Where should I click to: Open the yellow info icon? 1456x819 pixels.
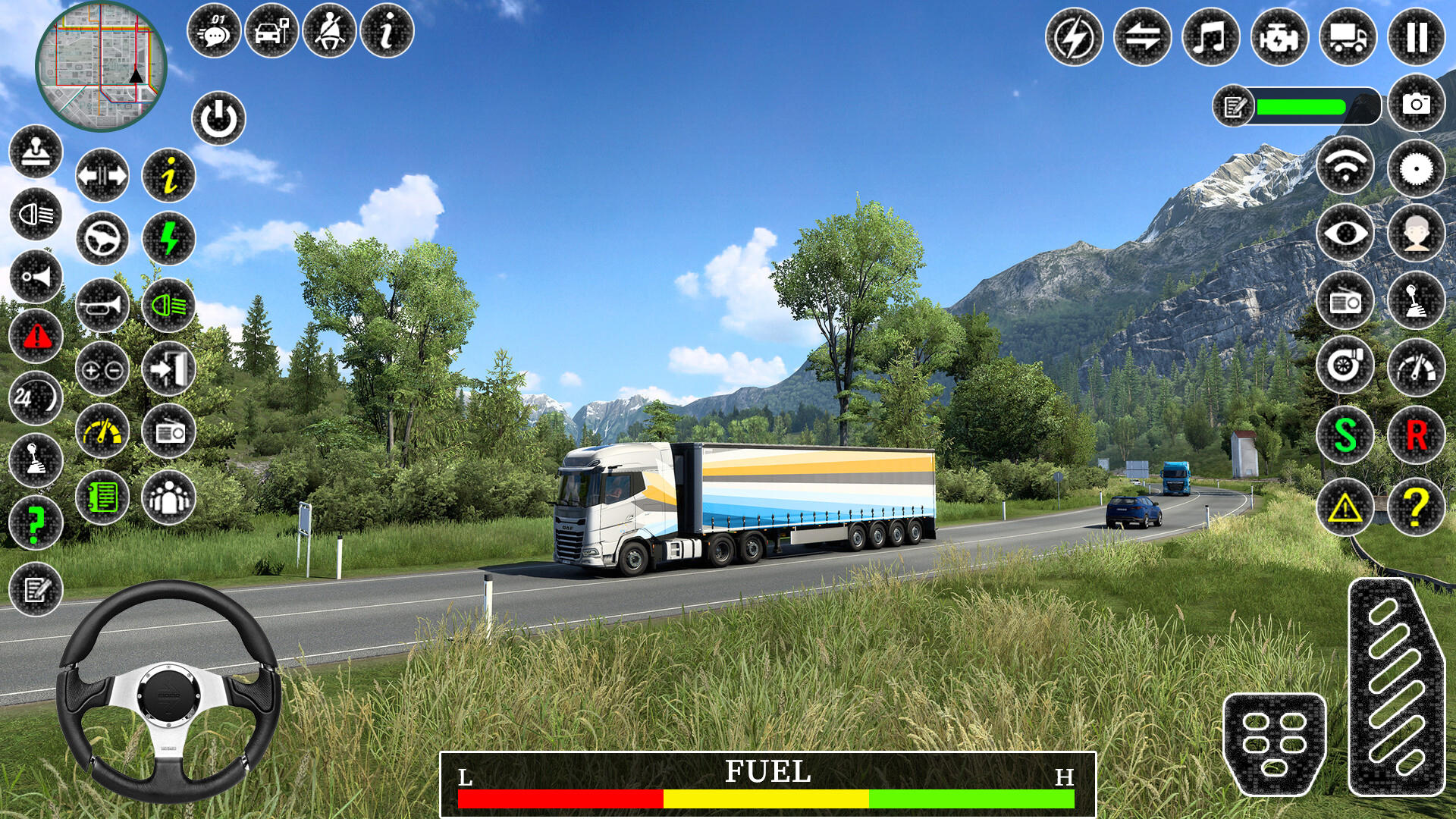pos(168,176)
